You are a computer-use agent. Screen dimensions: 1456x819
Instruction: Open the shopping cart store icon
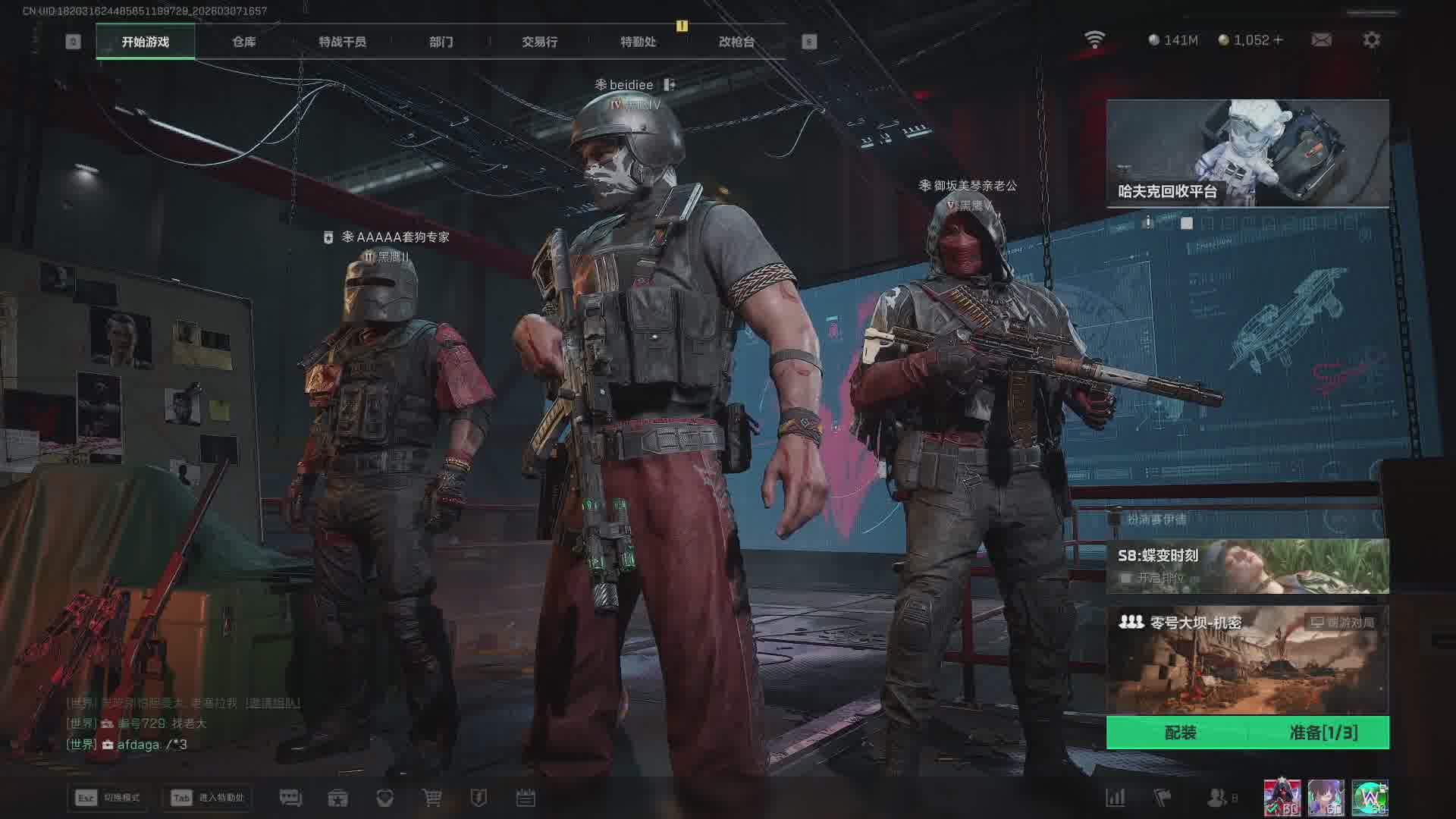[x=432, y=798]
